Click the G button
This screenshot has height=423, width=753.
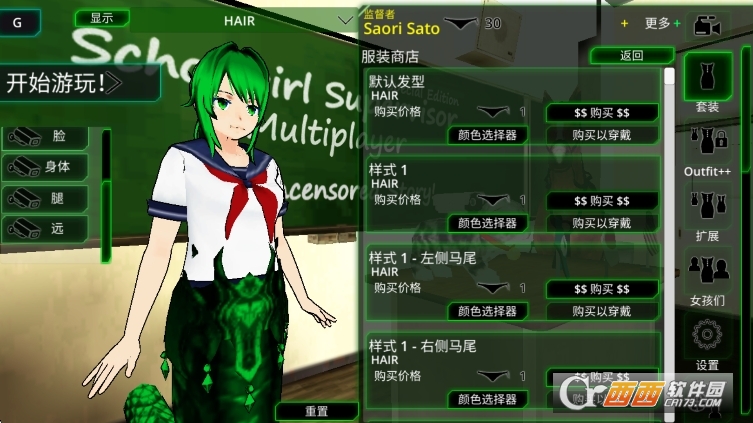[20, 20]
